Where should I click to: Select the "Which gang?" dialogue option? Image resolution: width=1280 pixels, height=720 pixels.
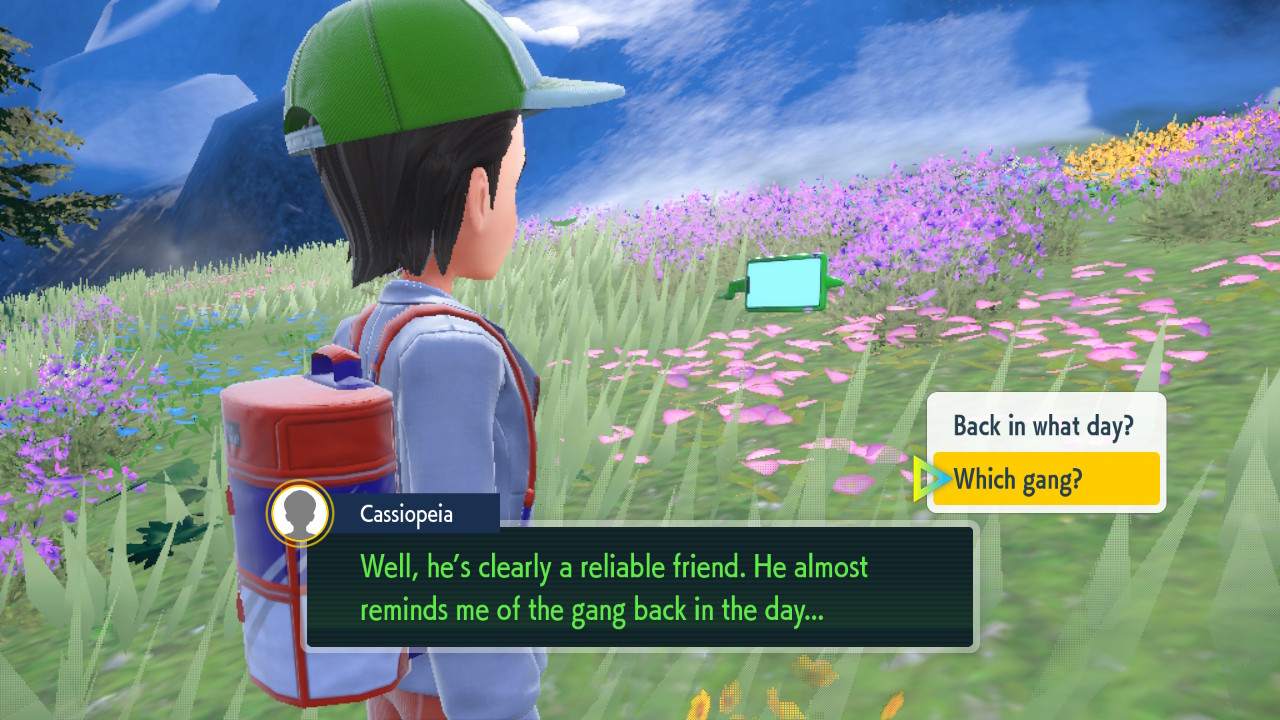coord(1045,480)
